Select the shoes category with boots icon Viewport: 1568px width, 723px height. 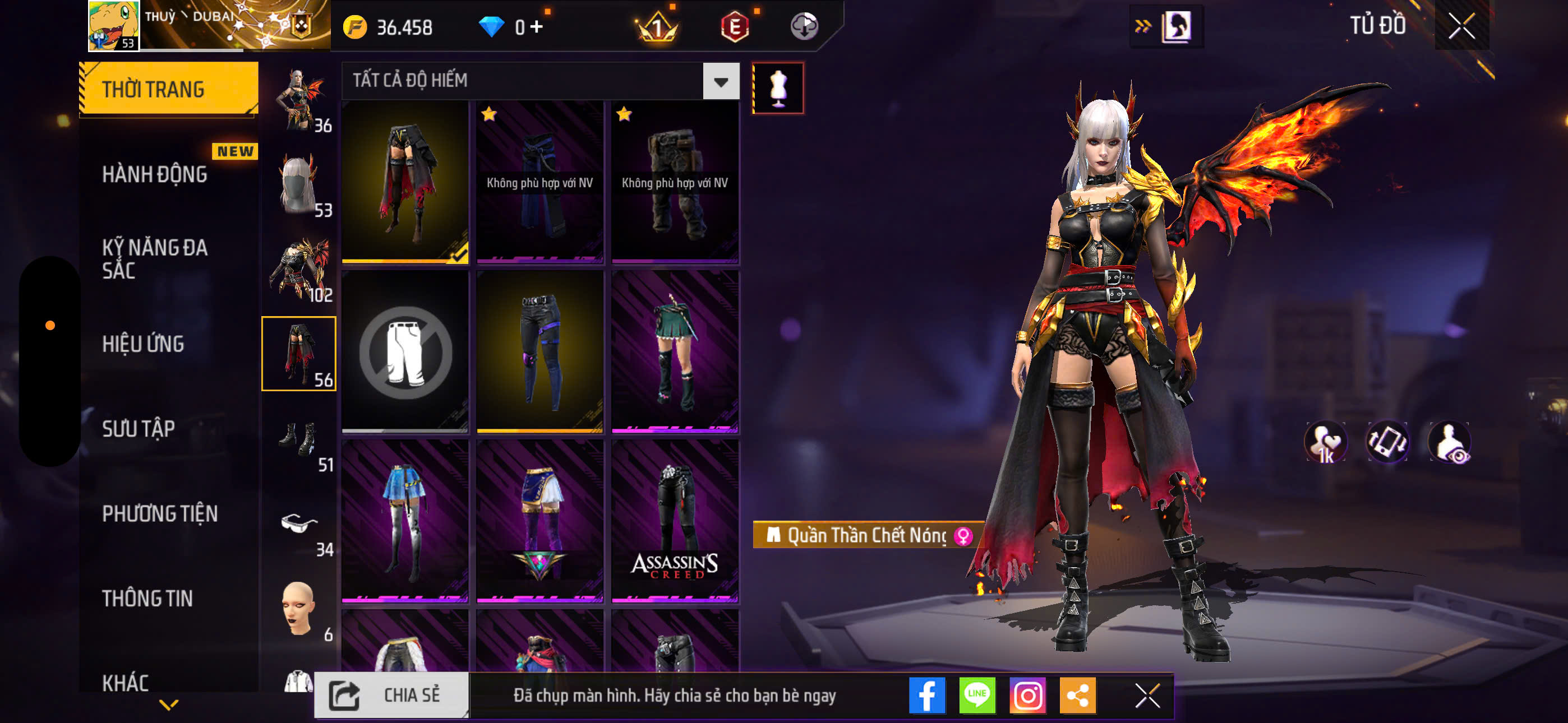click(299, 439)
